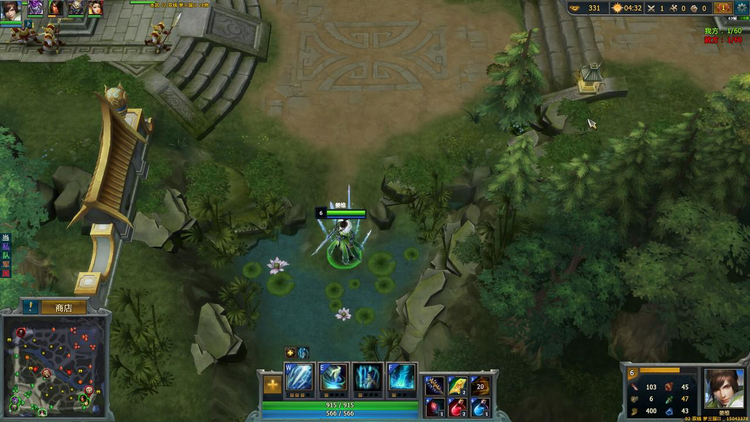This screenshot has width=750, height=422.
Task: Activate the E water swirl ability
Action: point(334,380)
